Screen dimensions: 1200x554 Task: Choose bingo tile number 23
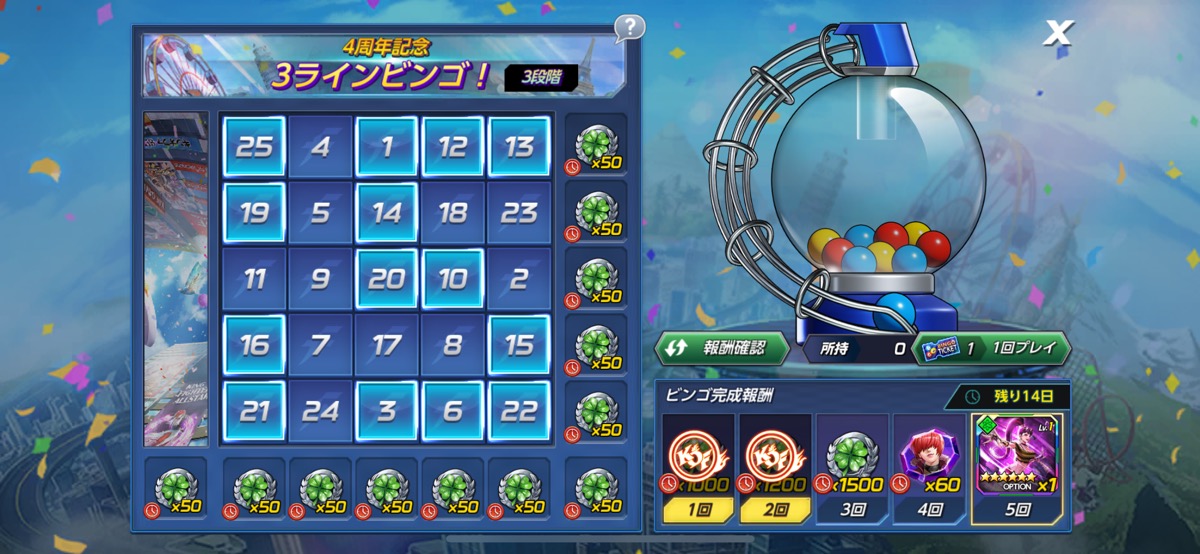[518, 213]
